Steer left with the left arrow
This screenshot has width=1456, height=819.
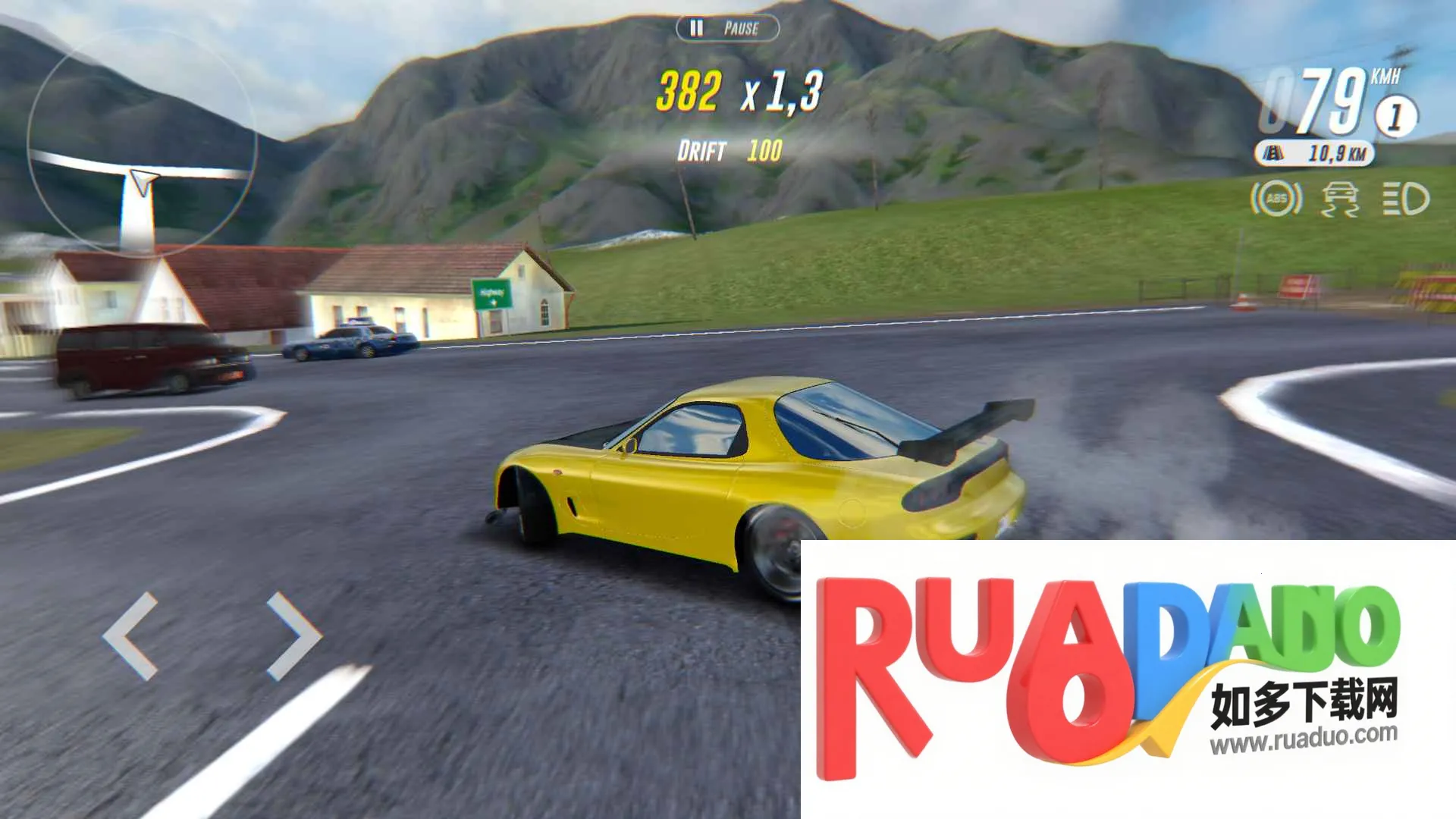tap(131, 635)
